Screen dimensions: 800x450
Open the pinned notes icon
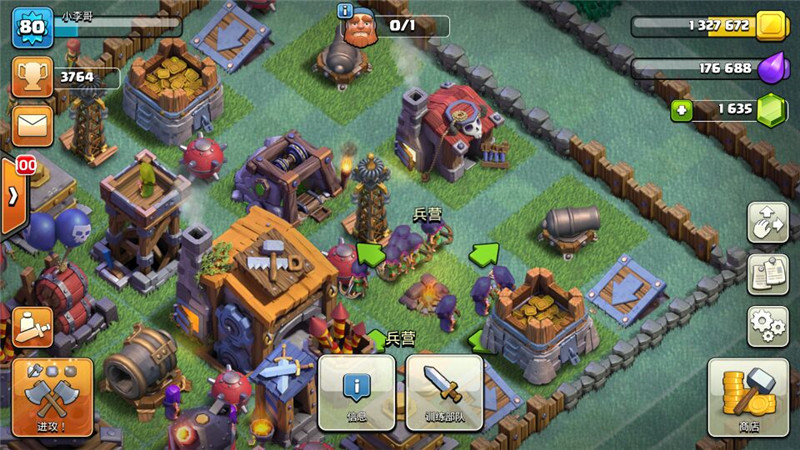click(x=767, y=275)
